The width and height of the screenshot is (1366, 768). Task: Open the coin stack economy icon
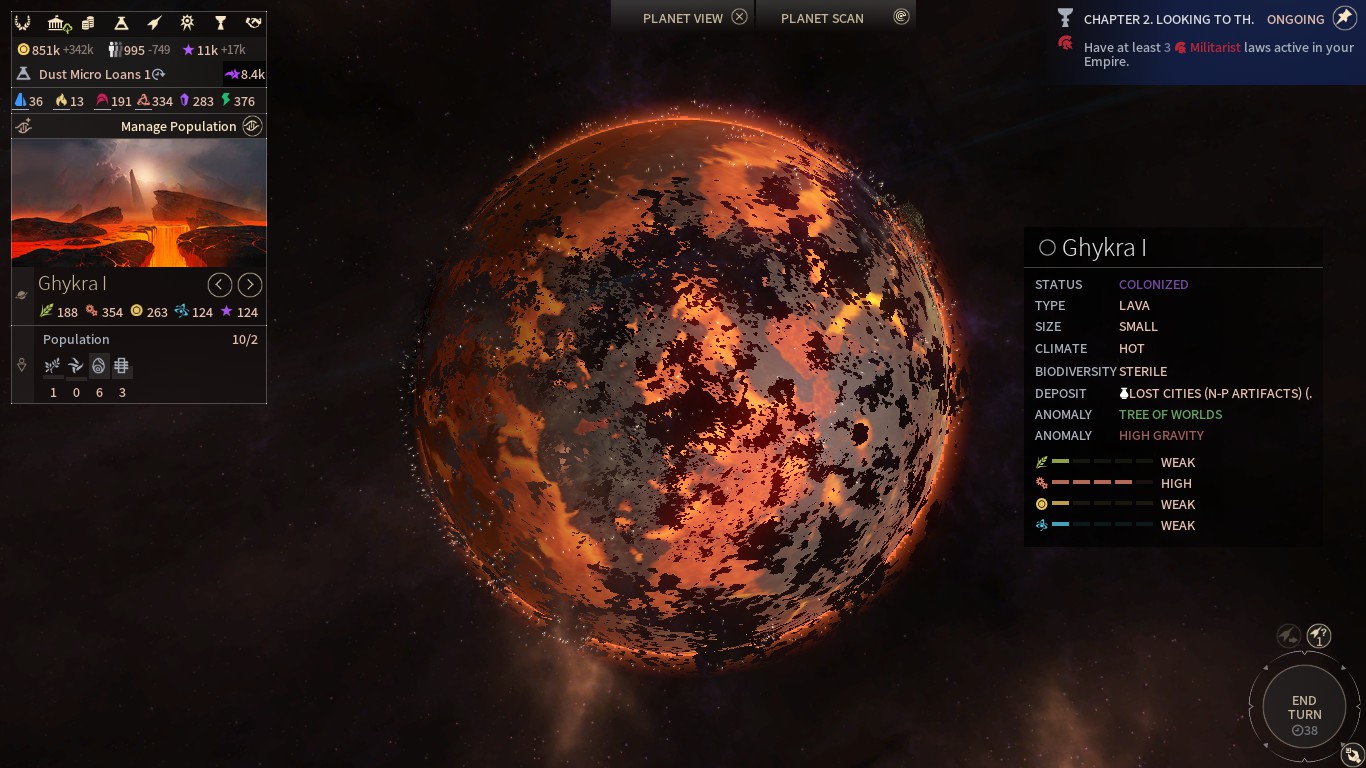[88, 23]
